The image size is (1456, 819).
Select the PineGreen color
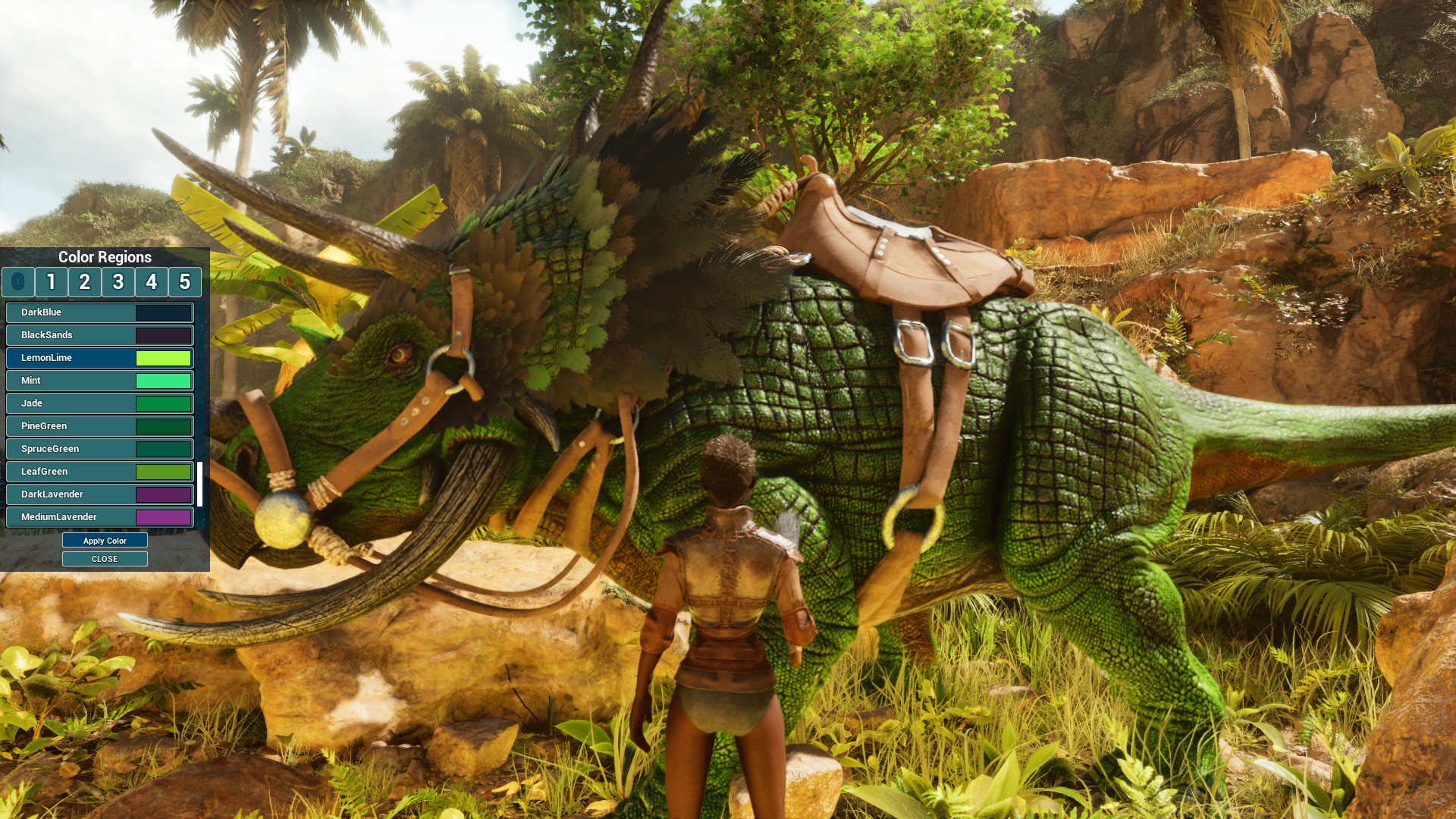(100, 426)
